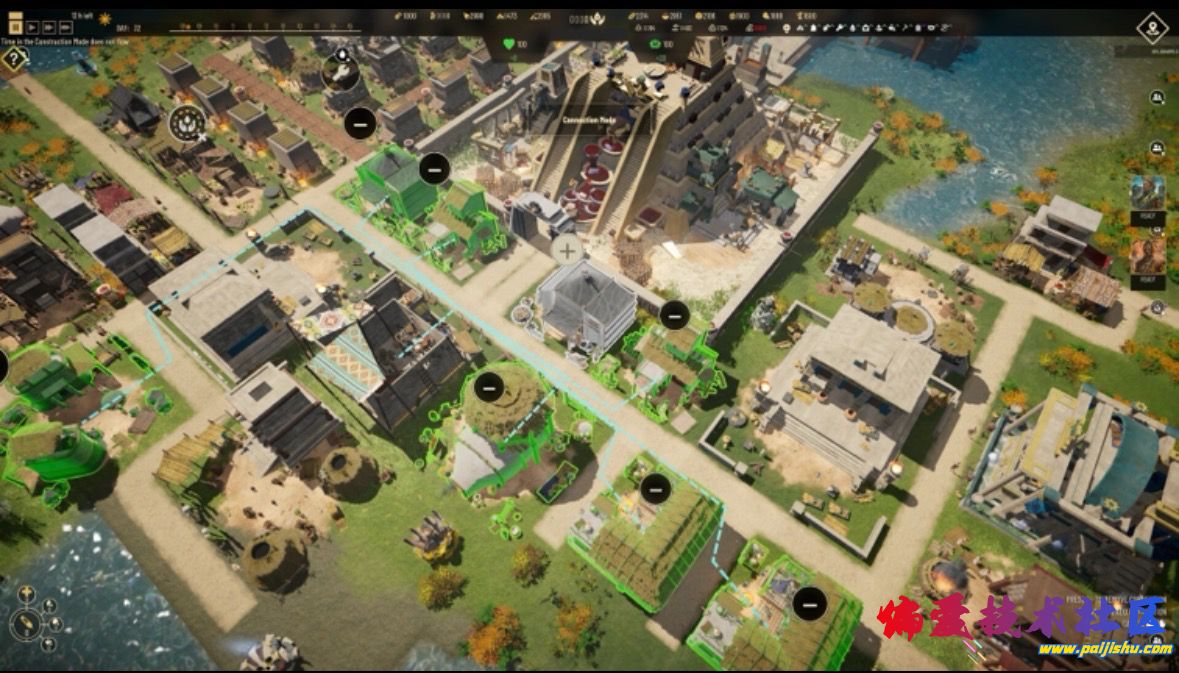Open the map pin diamond button
1179x673 pixels.
pos(1153,27)
